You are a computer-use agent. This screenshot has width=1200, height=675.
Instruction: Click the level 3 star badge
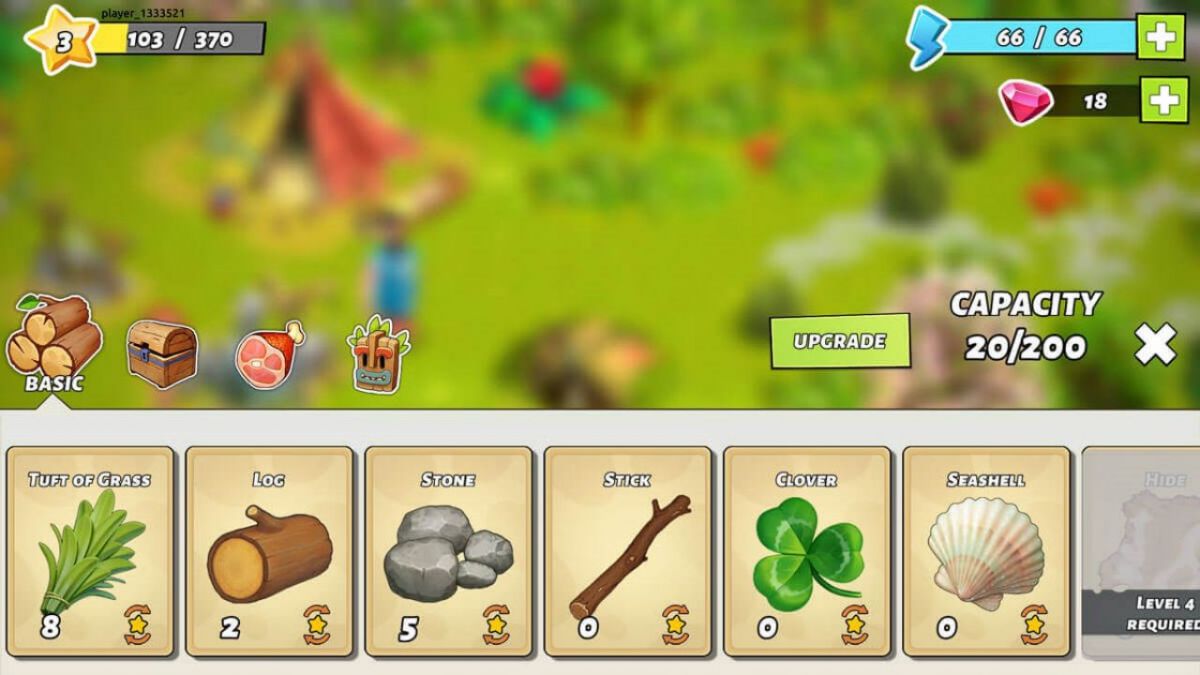[x=62, y=41]
